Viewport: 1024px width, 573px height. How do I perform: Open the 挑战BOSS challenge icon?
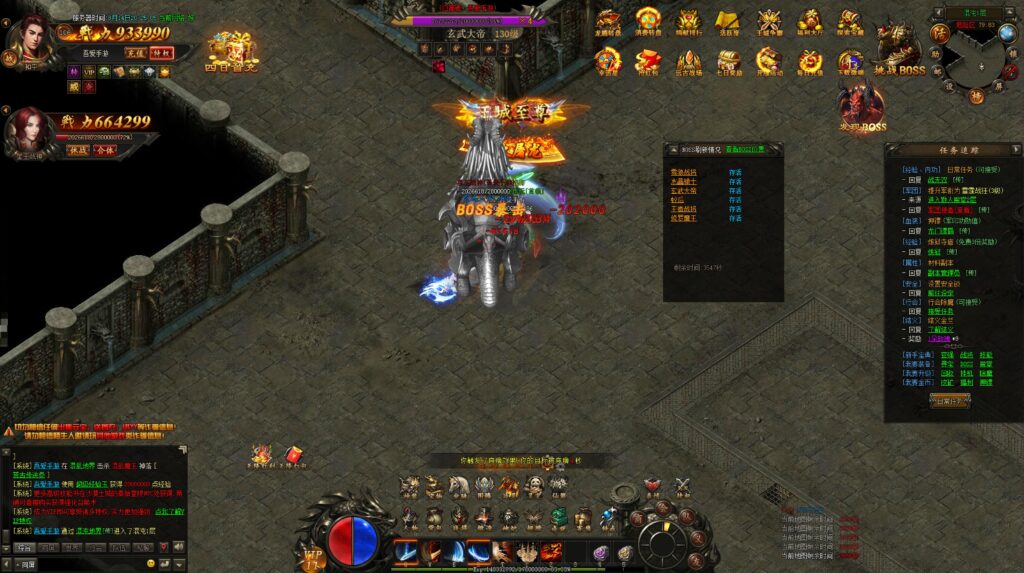point(898,49)
